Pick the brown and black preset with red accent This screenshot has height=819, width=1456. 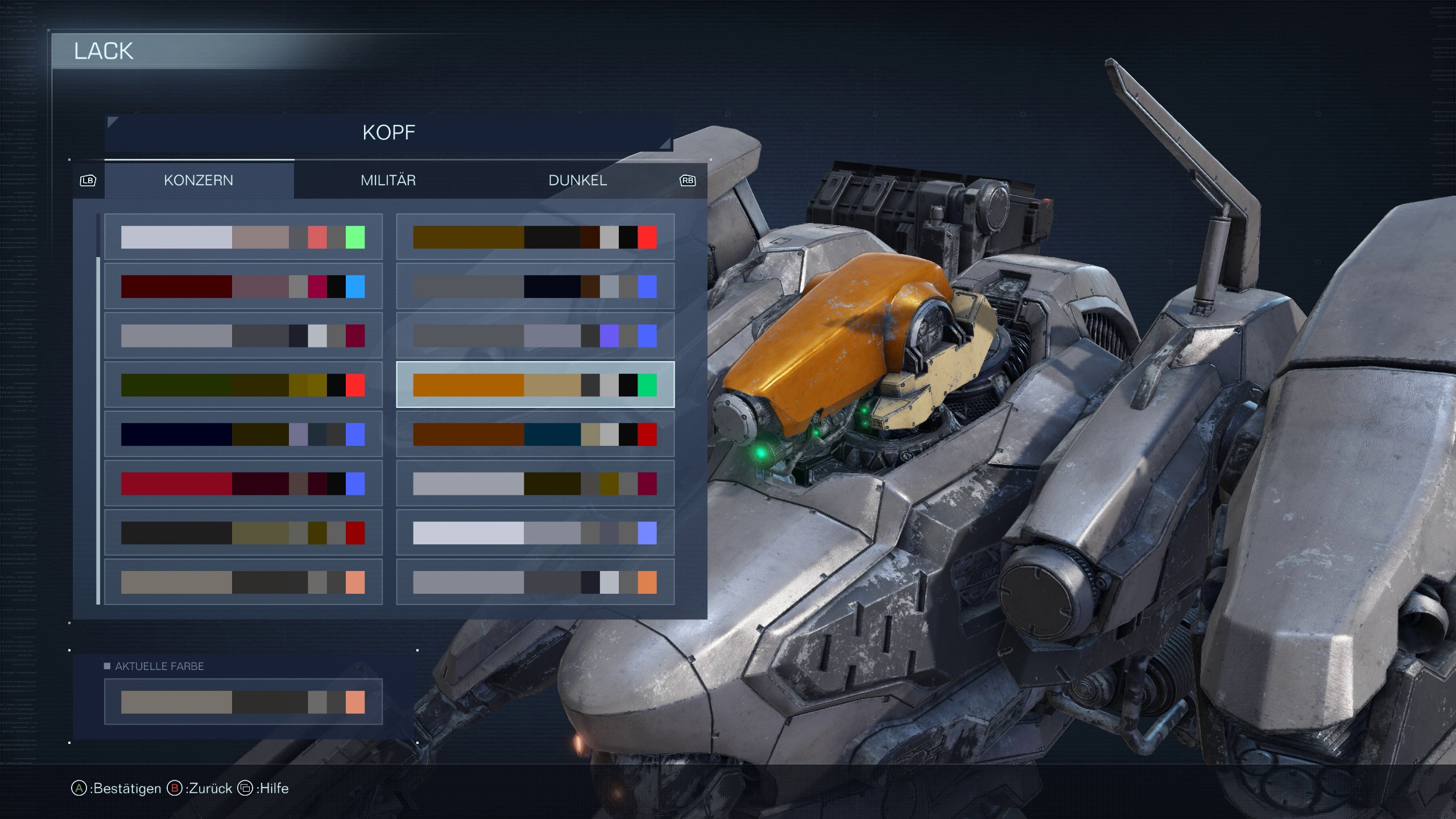pyautogui.click(x=535, y=237)
